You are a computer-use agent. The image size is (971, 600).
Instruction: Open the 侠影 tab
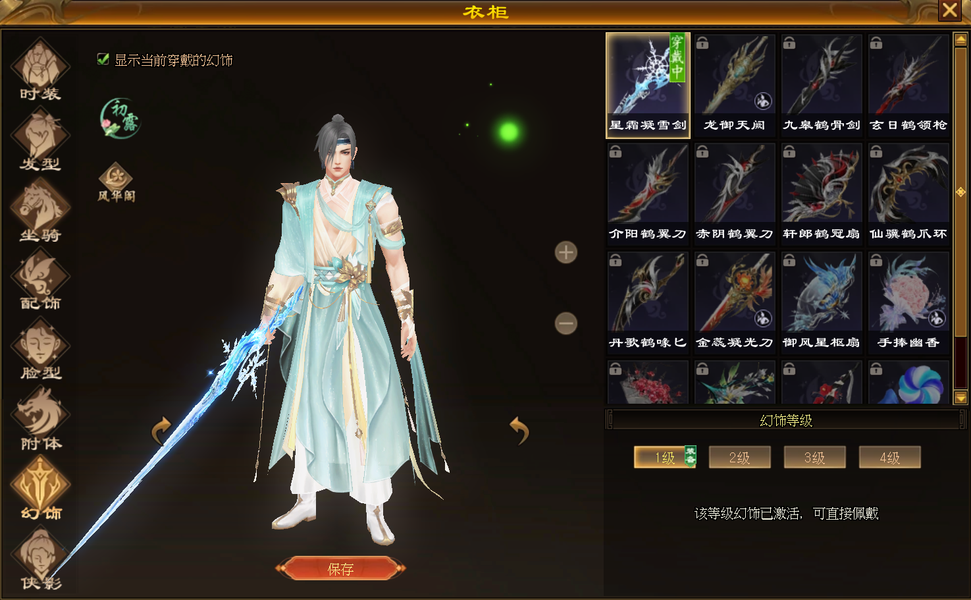coord(40,558)
